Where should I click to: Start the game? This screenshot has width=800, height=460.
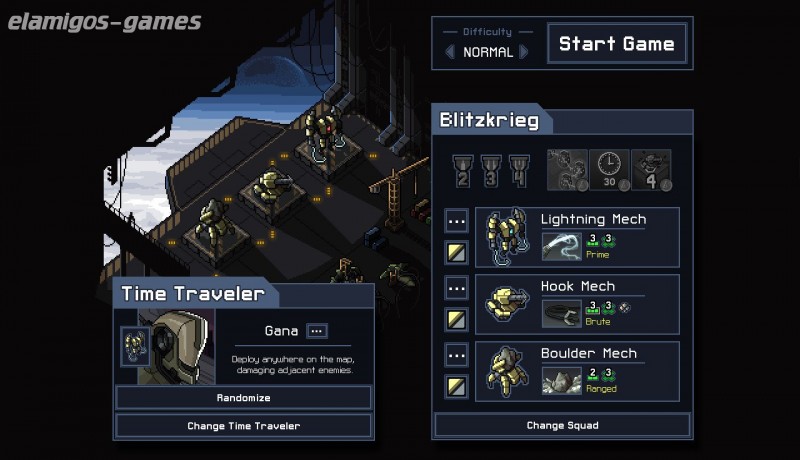point(617,44)
